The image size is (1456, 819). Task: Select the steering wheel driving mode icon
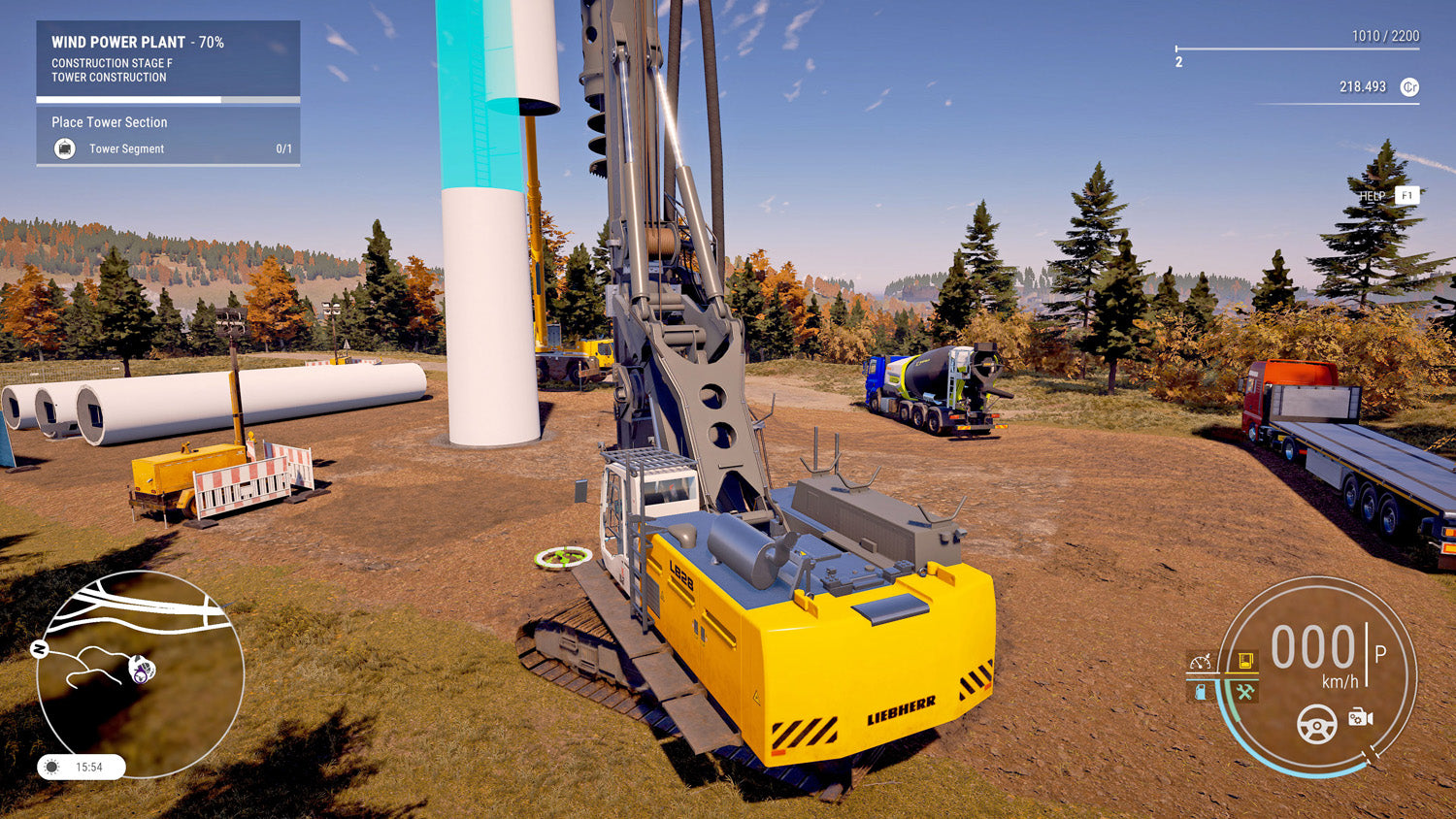click(1315, 725)
